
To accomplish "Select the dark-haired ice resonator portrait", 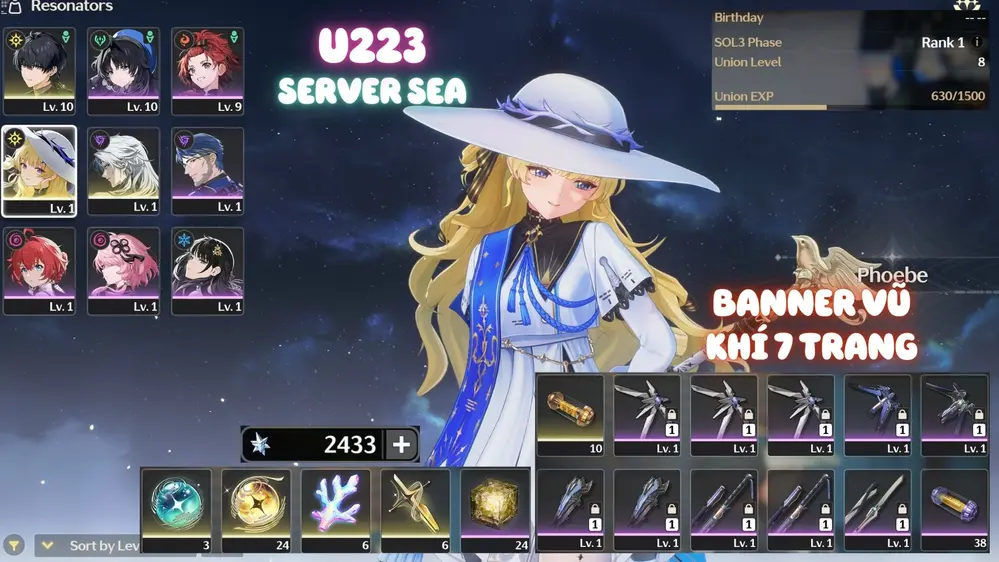I will pos(207,271).
